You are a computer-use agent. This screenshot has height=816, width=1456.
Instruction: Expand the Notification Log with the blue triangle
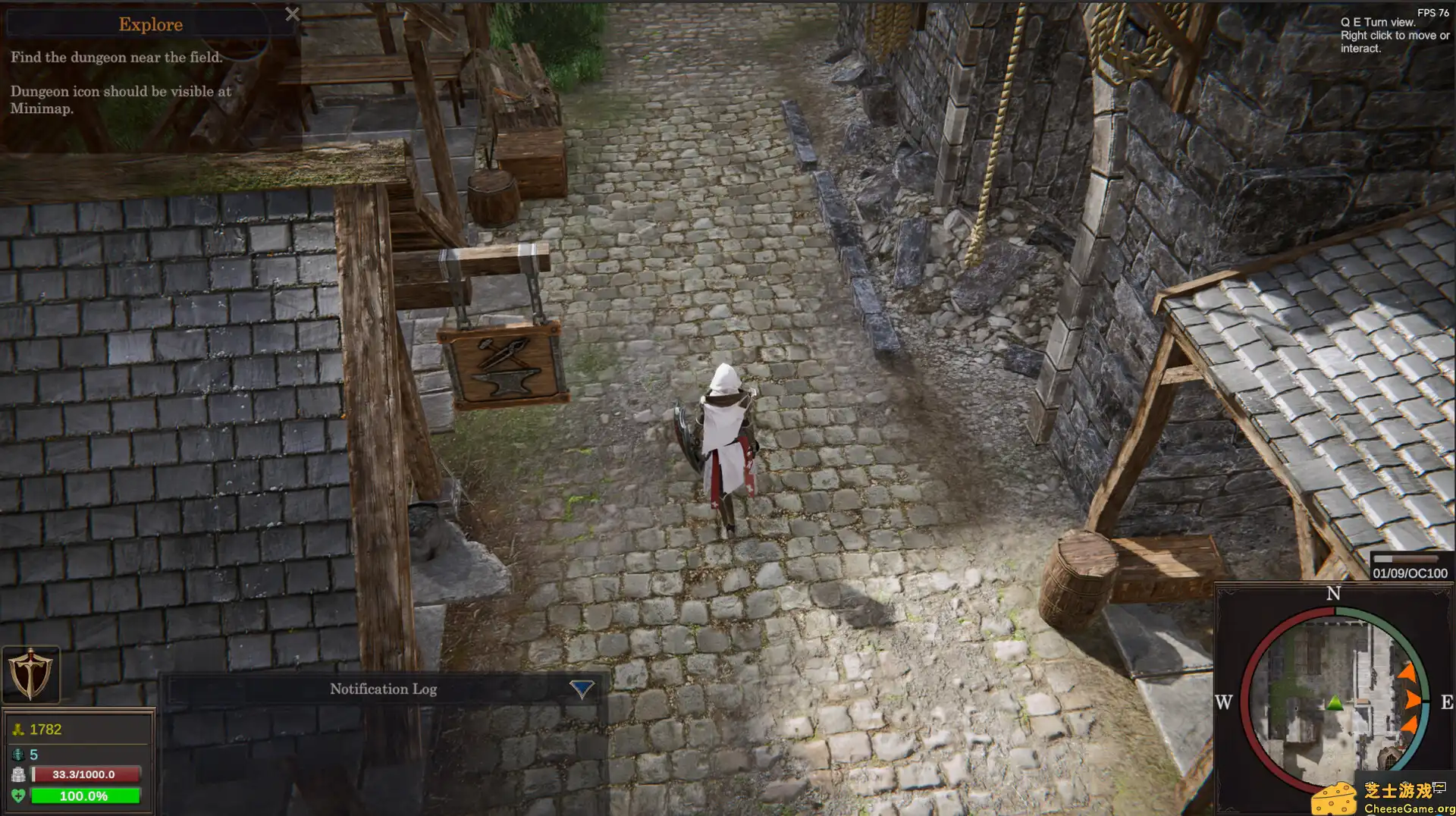[x=580, y=689]
